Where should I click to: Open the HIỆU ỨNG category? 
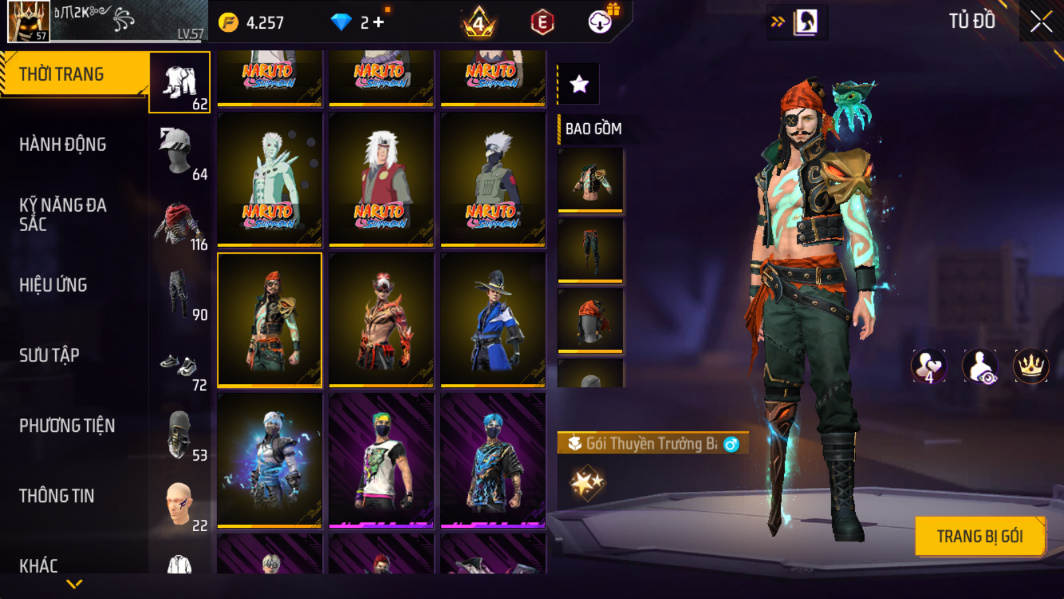pyautogui.click(x=53, y=285)
